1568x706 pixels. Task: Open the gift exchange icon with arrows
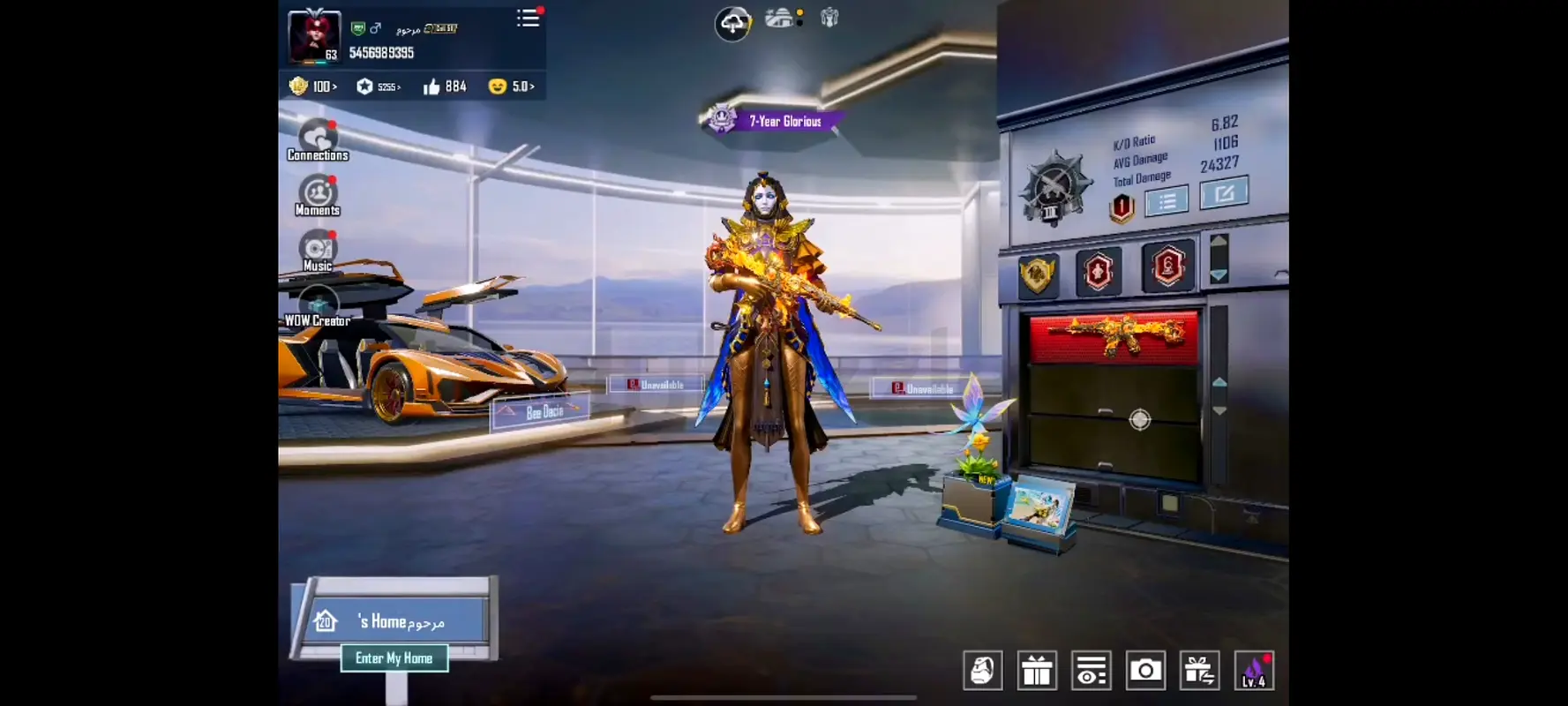pos(1199,672)
